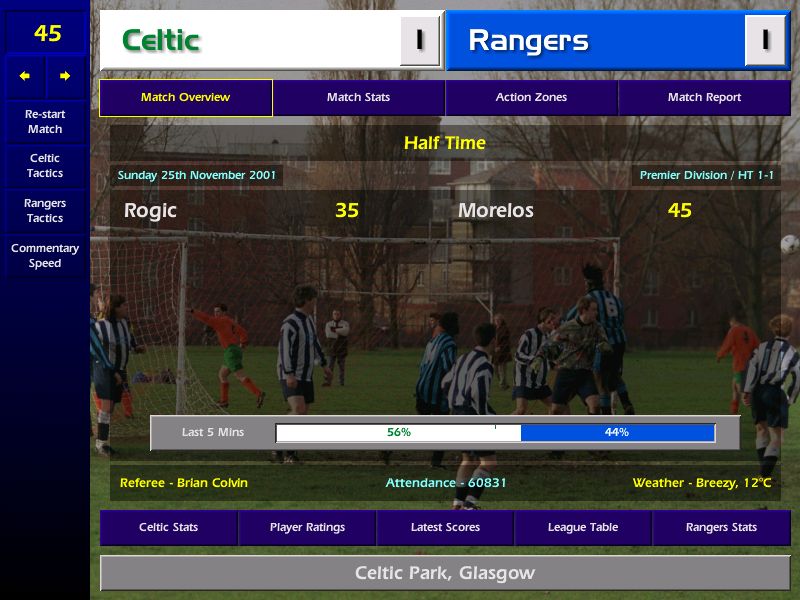Select the Match Overview tab
The height and width of the screenshot is (600, 800).
point(185,98)
